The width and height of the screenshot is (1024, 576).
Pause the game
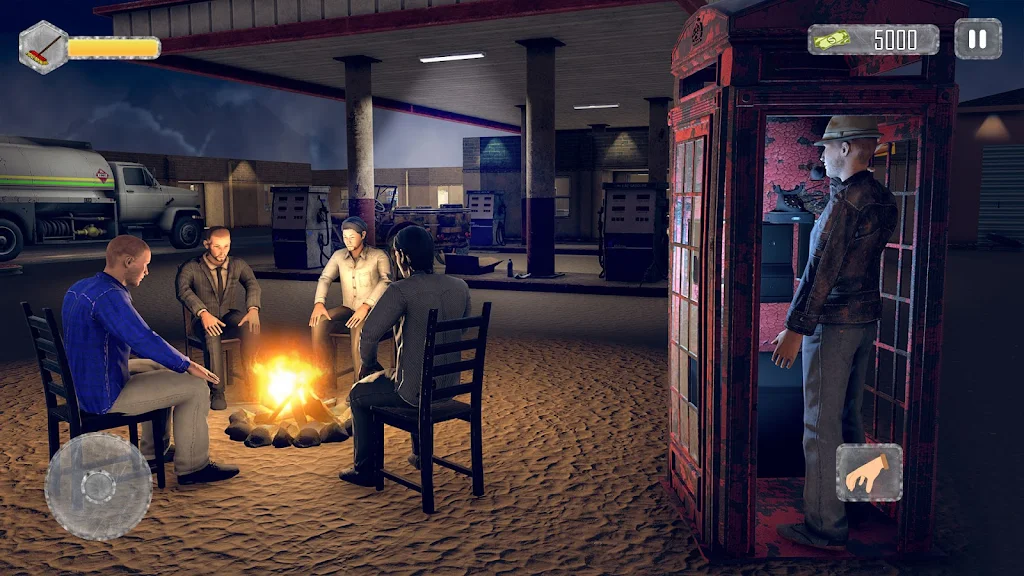tap(977, 40)
